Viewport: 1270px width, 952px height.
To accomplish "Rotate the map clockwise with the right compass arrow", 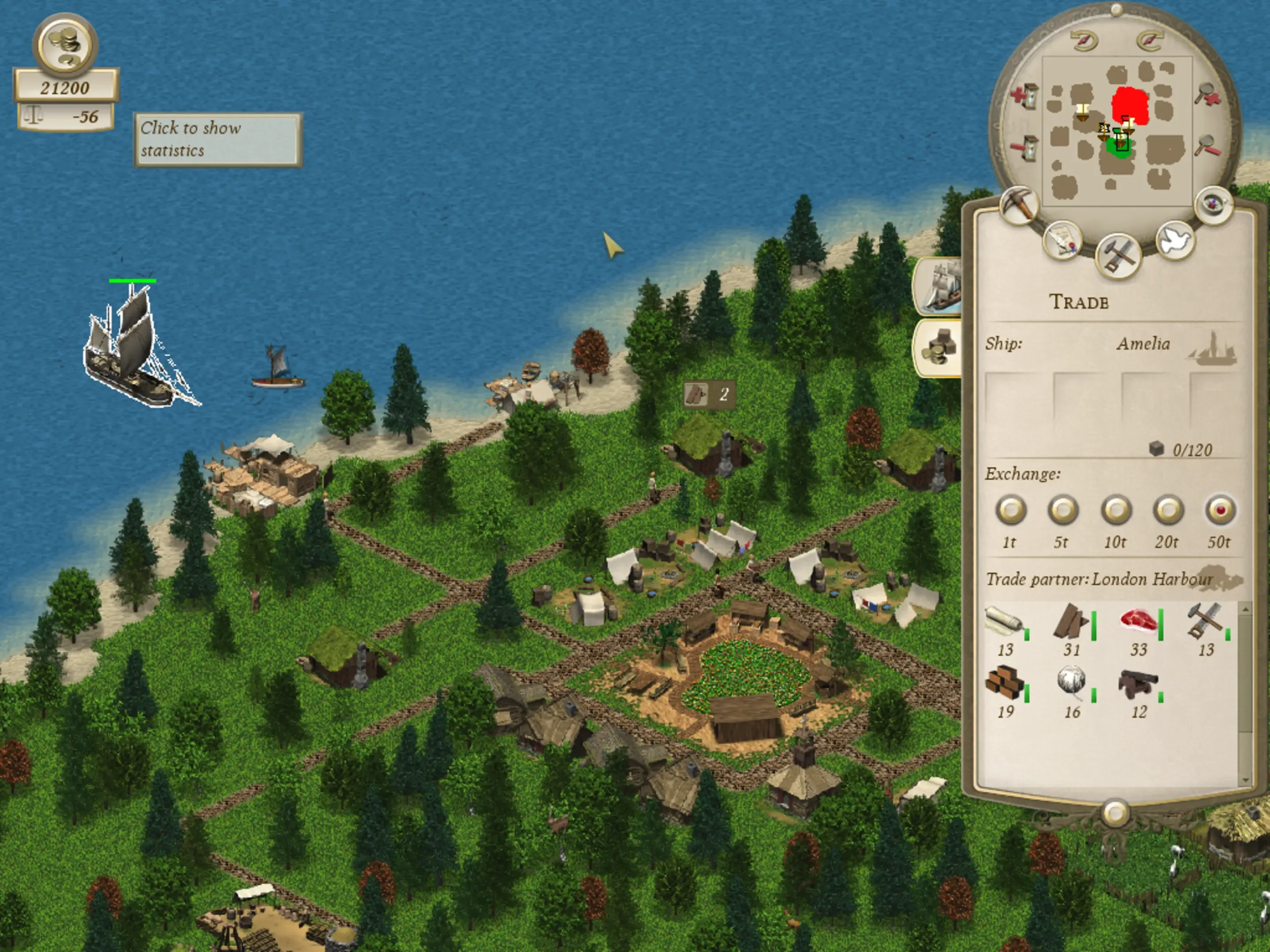I will (1150, 40).
